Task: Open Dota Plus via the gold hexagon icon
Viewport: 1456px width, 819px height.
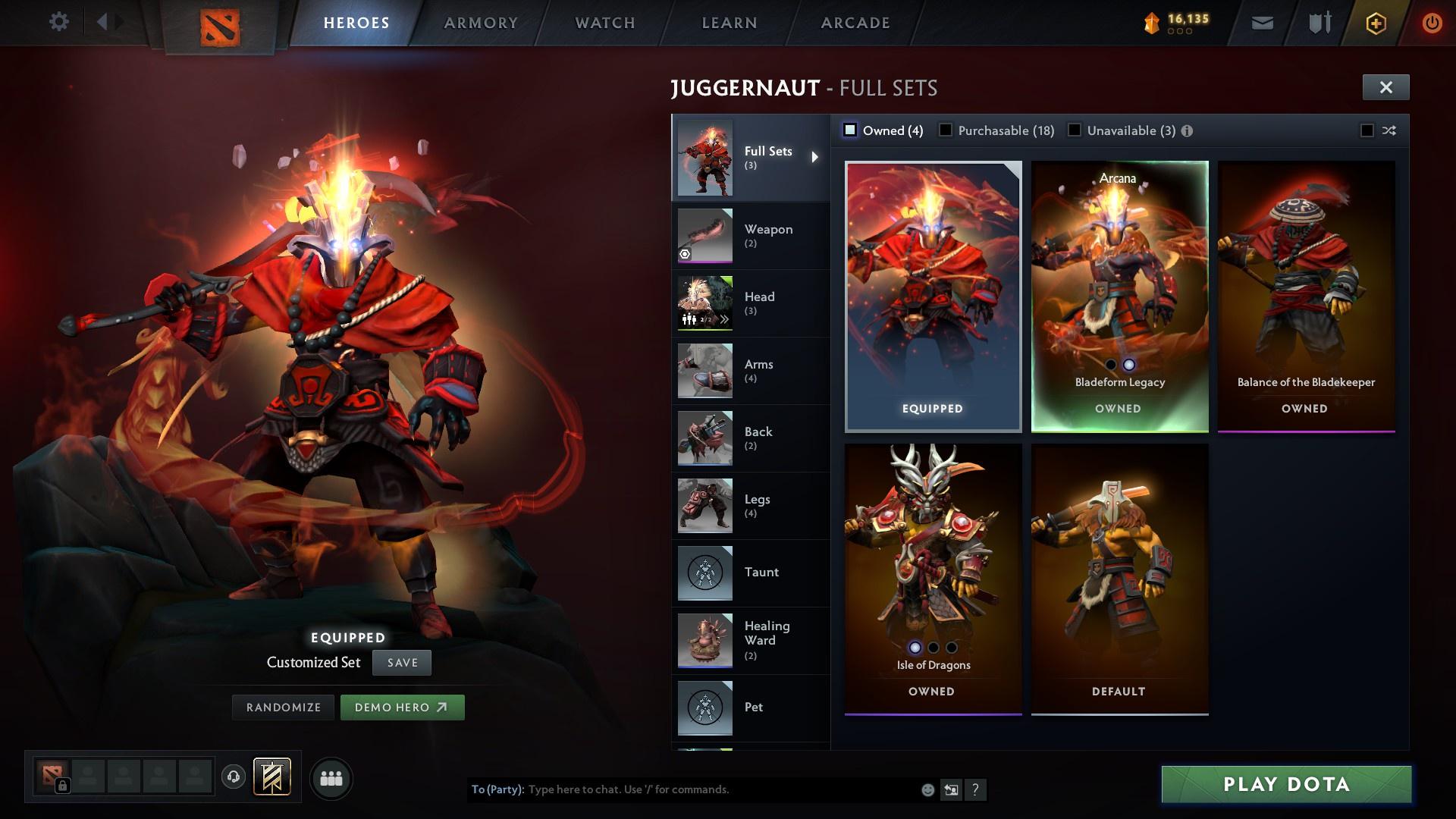Action: pyautogui.click(x=1375, y=23)
